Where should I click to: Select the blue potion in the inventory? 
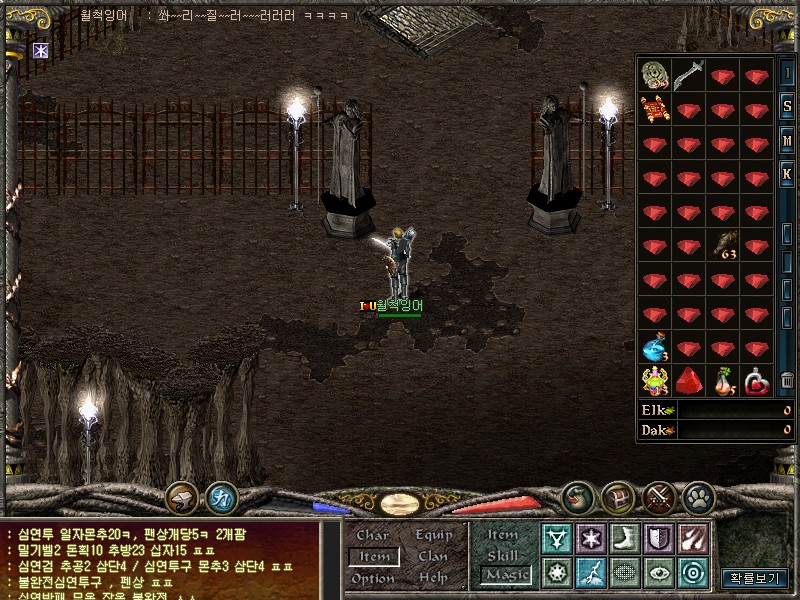tap(654, 348)
